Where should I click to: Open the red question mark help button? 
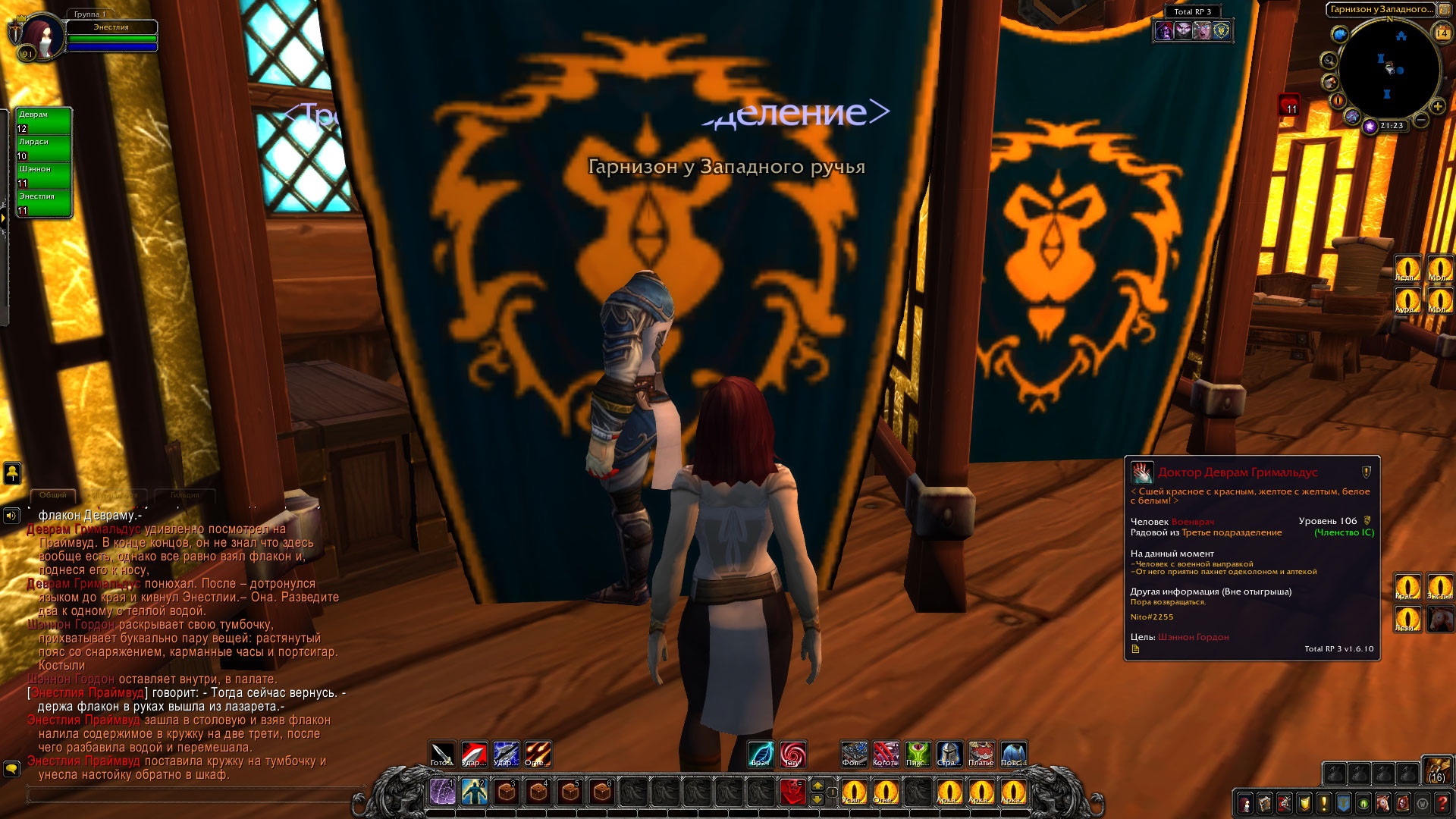[1442, 803]
